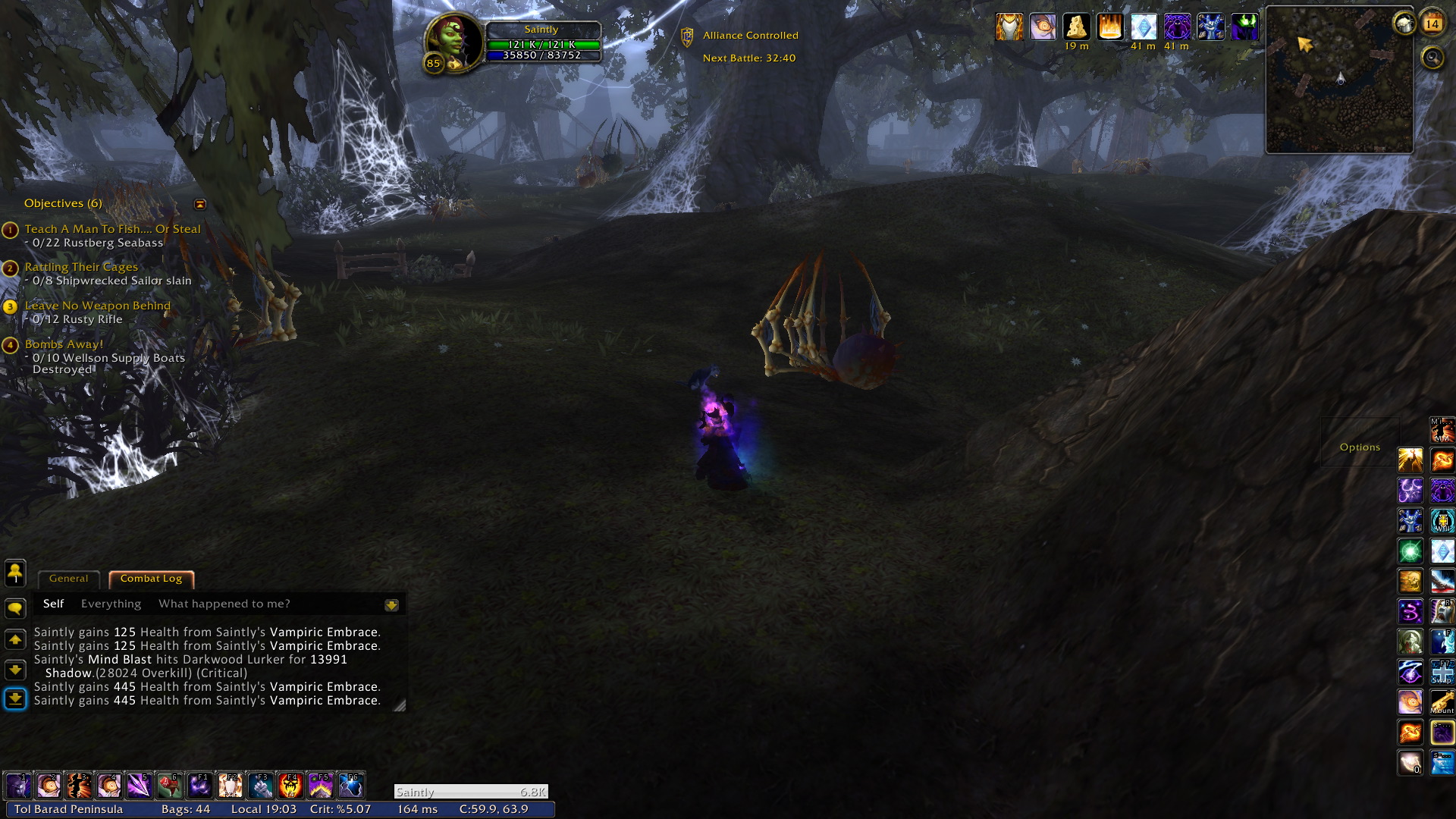
Task: Select the Everything combat log filter
Action: click(111, 604)
